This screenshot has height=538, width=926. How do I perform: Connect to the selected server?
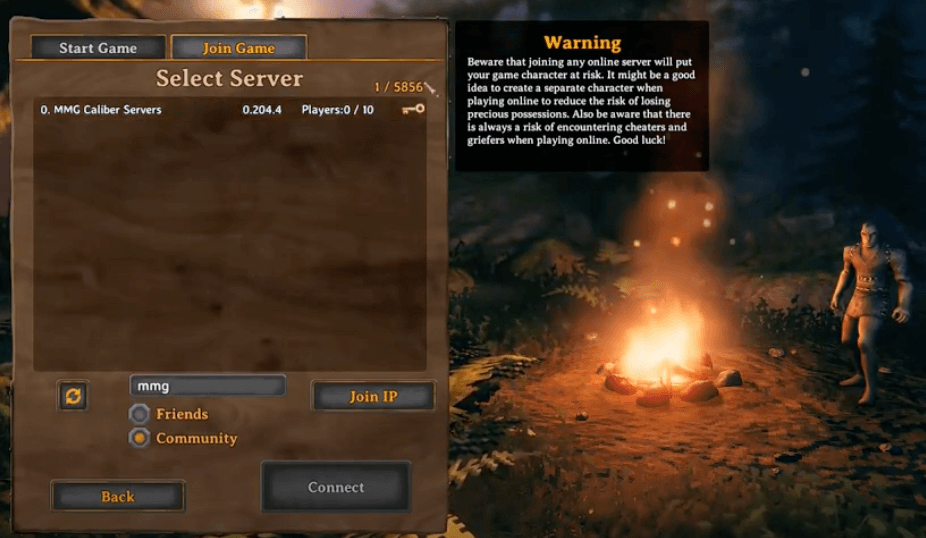(336, 487)
